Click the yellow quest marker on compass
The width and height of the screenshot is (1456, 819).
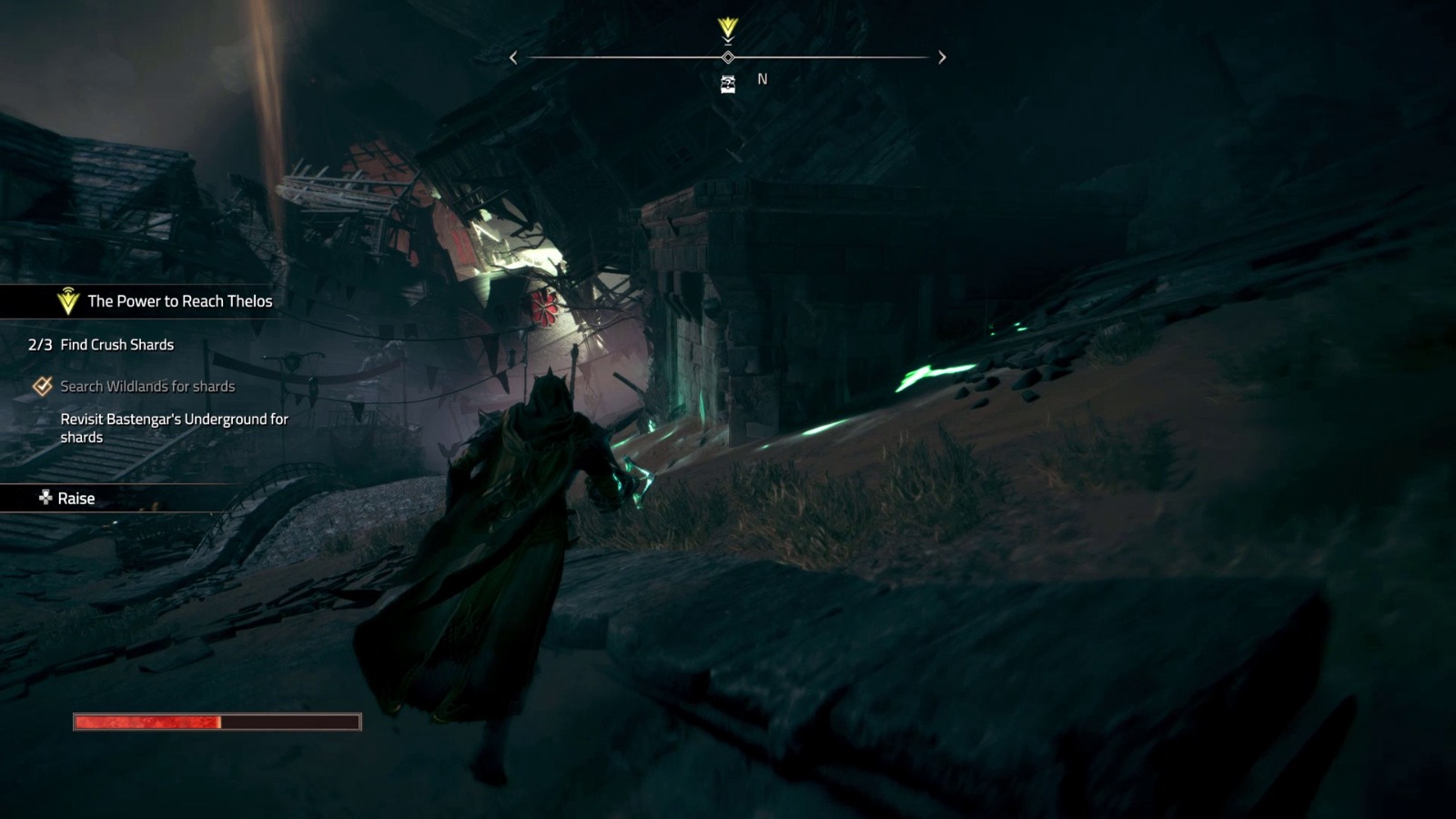pyautogui.click(x=727, y=28)
